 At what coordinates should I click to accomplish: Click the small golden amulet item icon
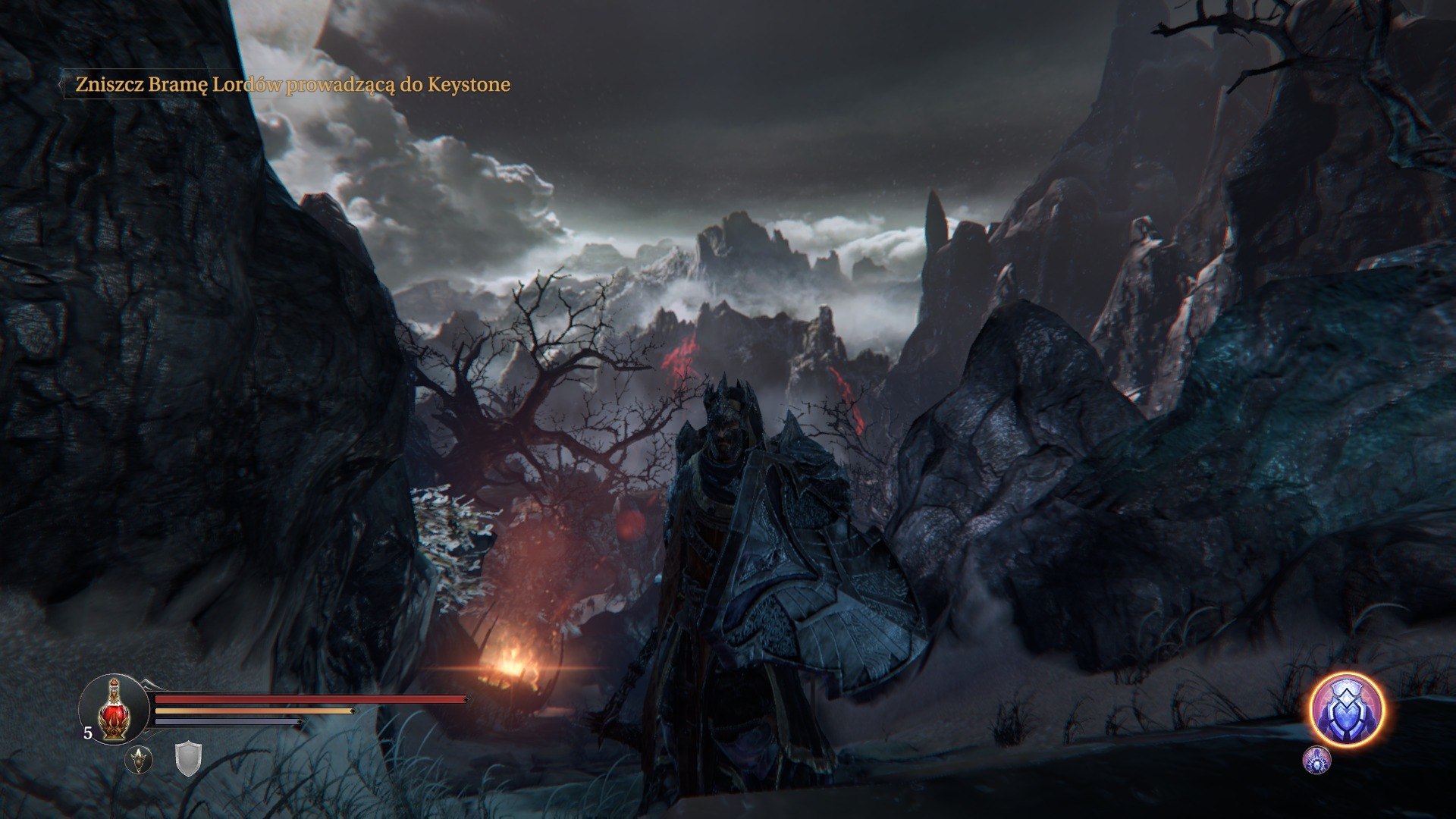click(139, 760)
